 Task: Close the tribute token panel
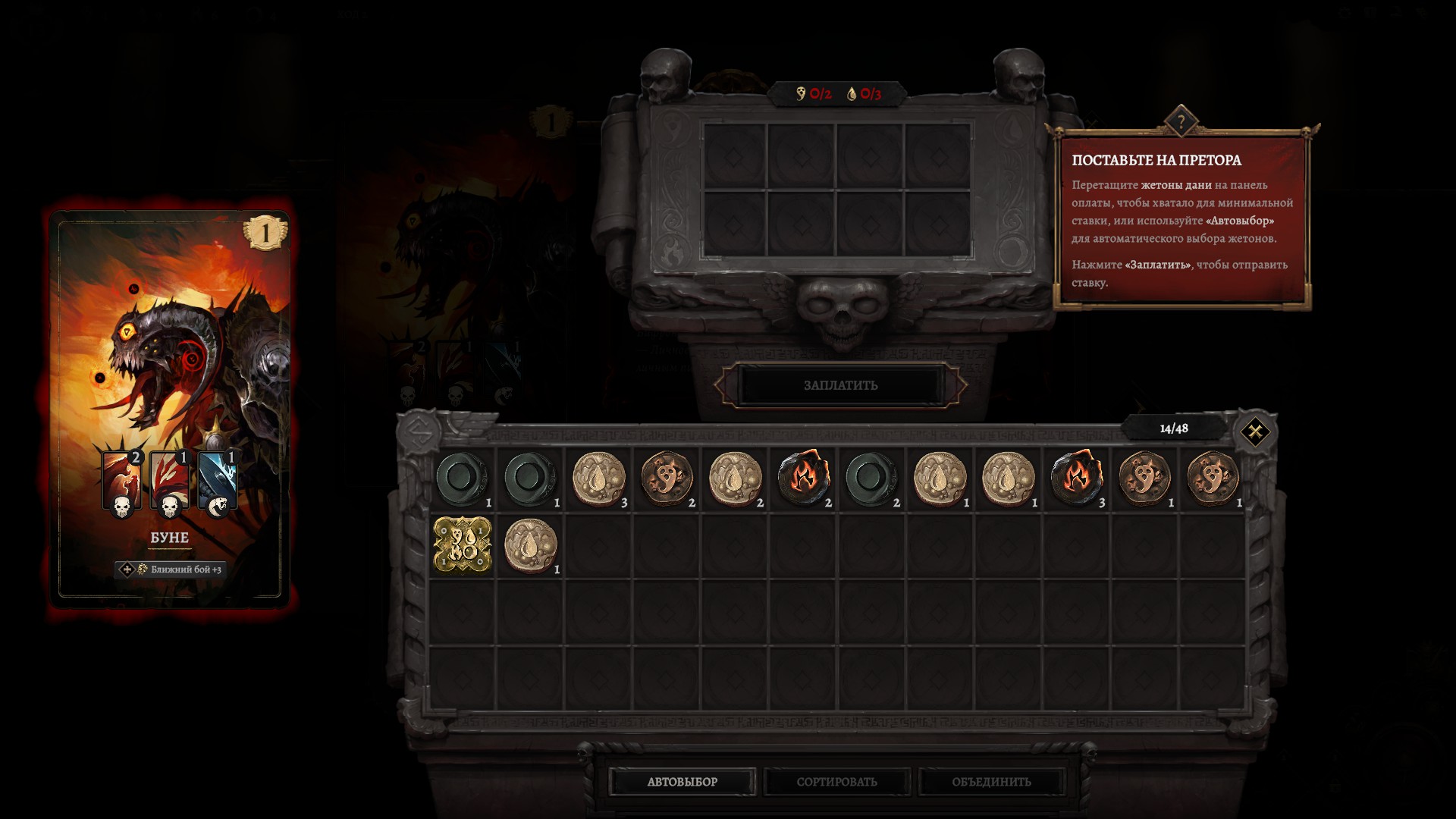pyautogui.click(x=1254, y=432)
